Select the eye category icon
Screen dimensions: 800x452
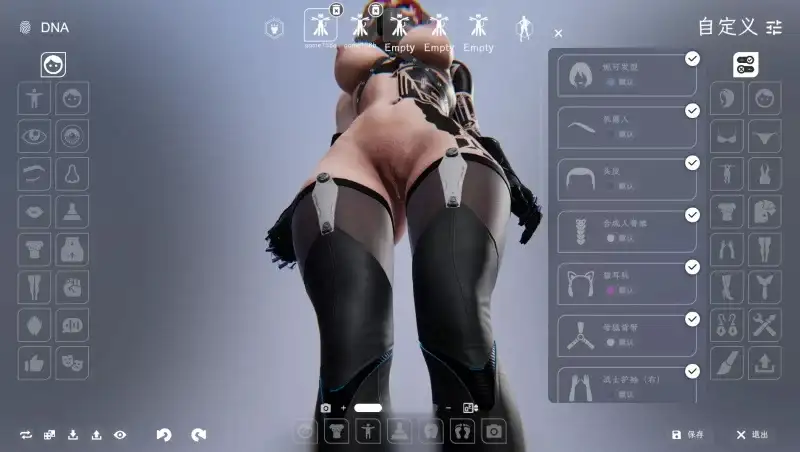pos(34,136)
